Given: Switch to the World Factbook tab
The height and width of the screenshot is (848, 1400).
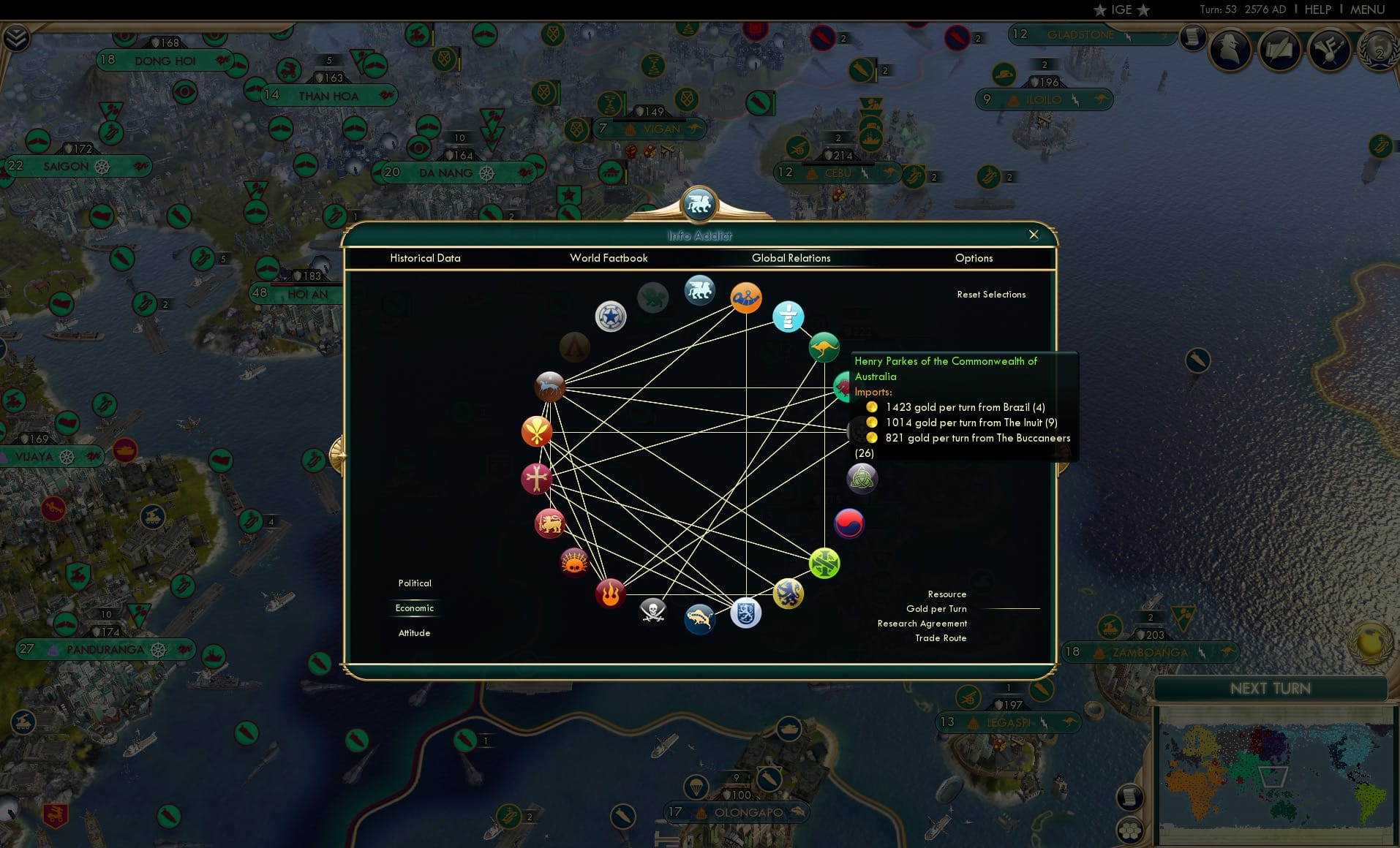Looking at the screenshot, I should 609,258.
